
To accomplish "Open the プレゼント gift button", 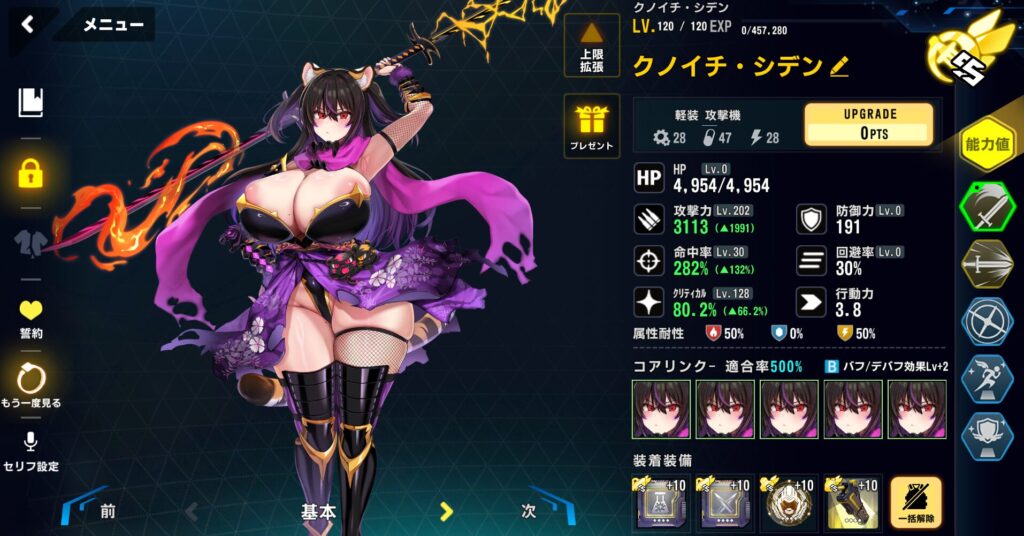I will pyautogui.click(x=592, y=127).
